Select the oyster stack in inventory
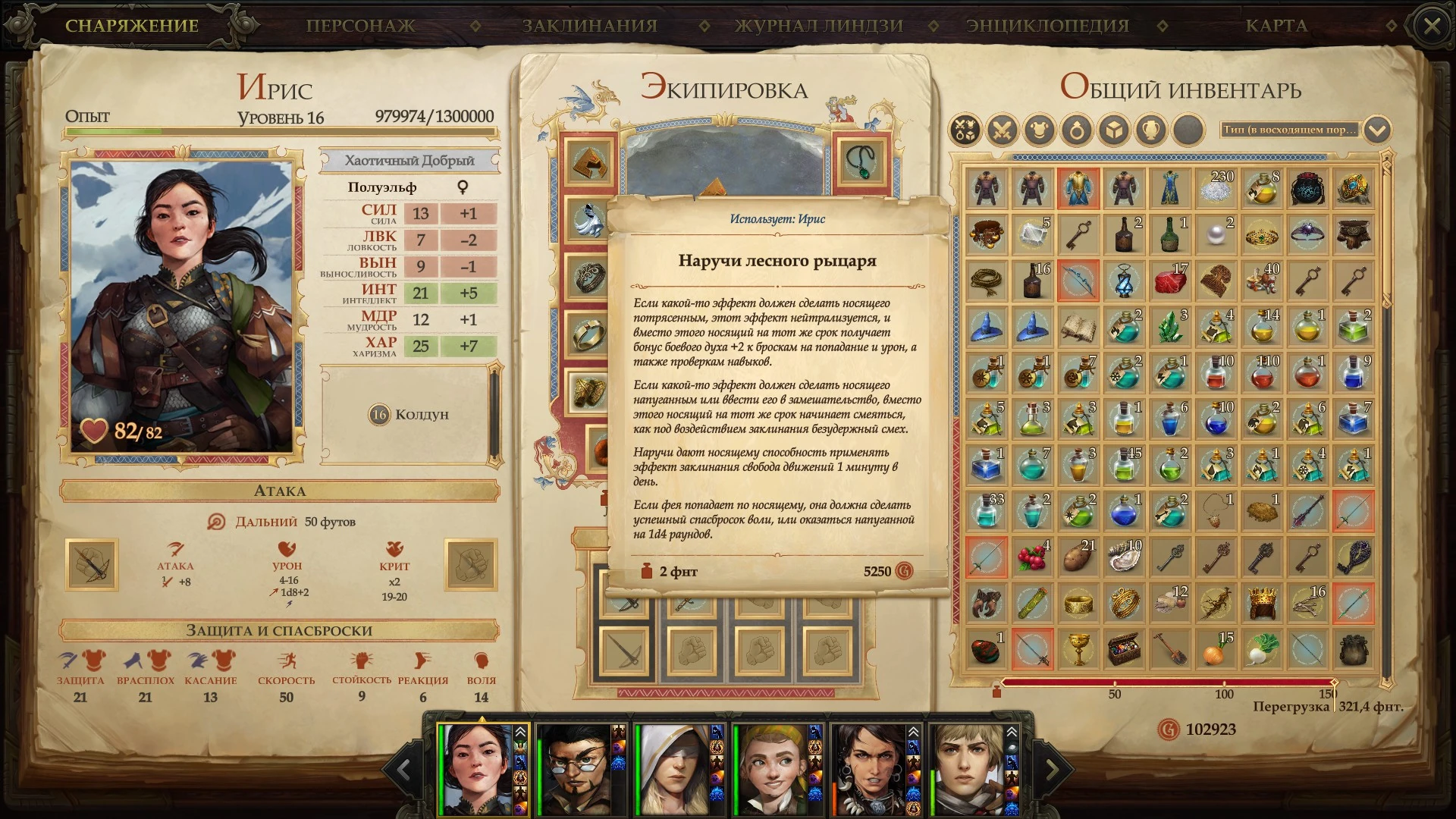 [x=1125, y=557]
